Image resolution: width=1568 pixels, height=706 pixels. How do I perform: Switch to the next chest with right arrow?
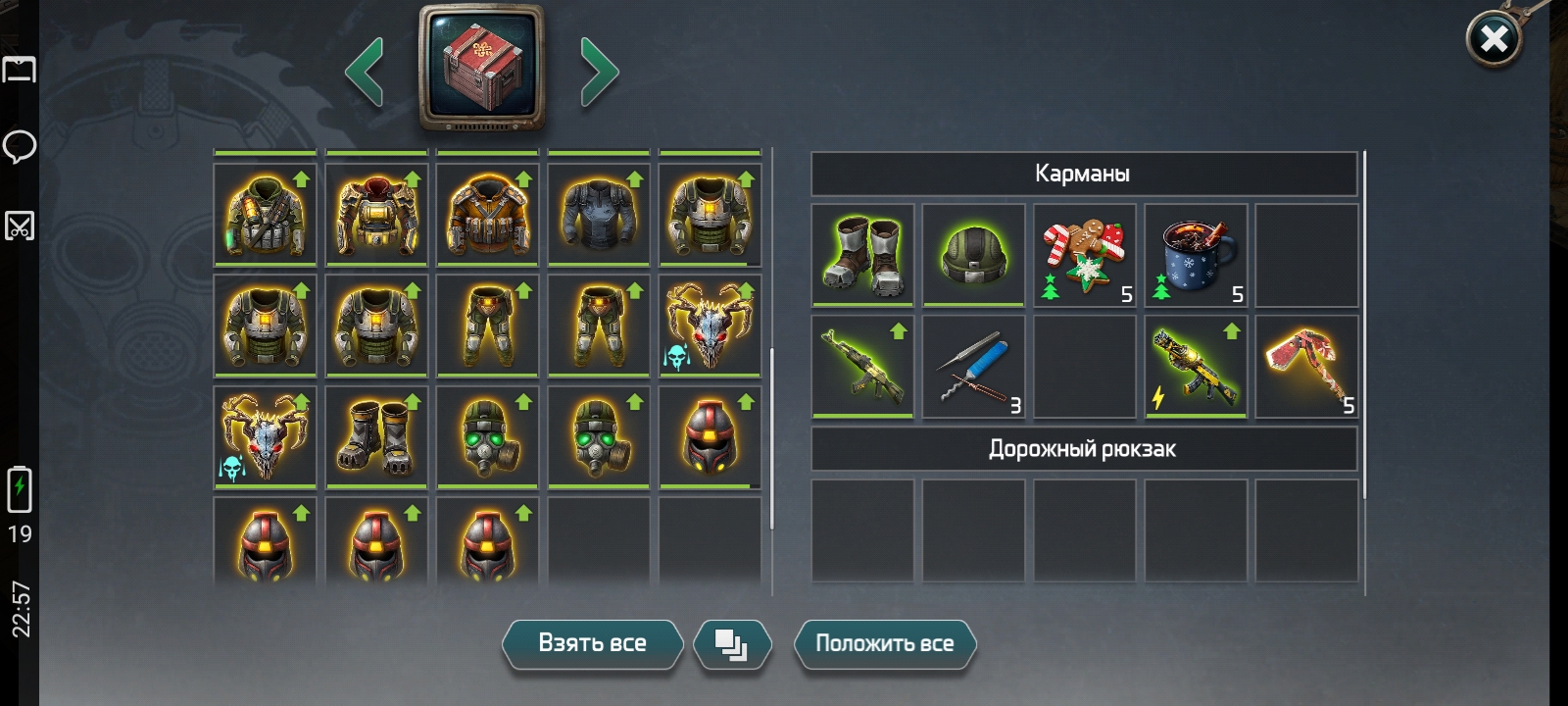point(599,72)
